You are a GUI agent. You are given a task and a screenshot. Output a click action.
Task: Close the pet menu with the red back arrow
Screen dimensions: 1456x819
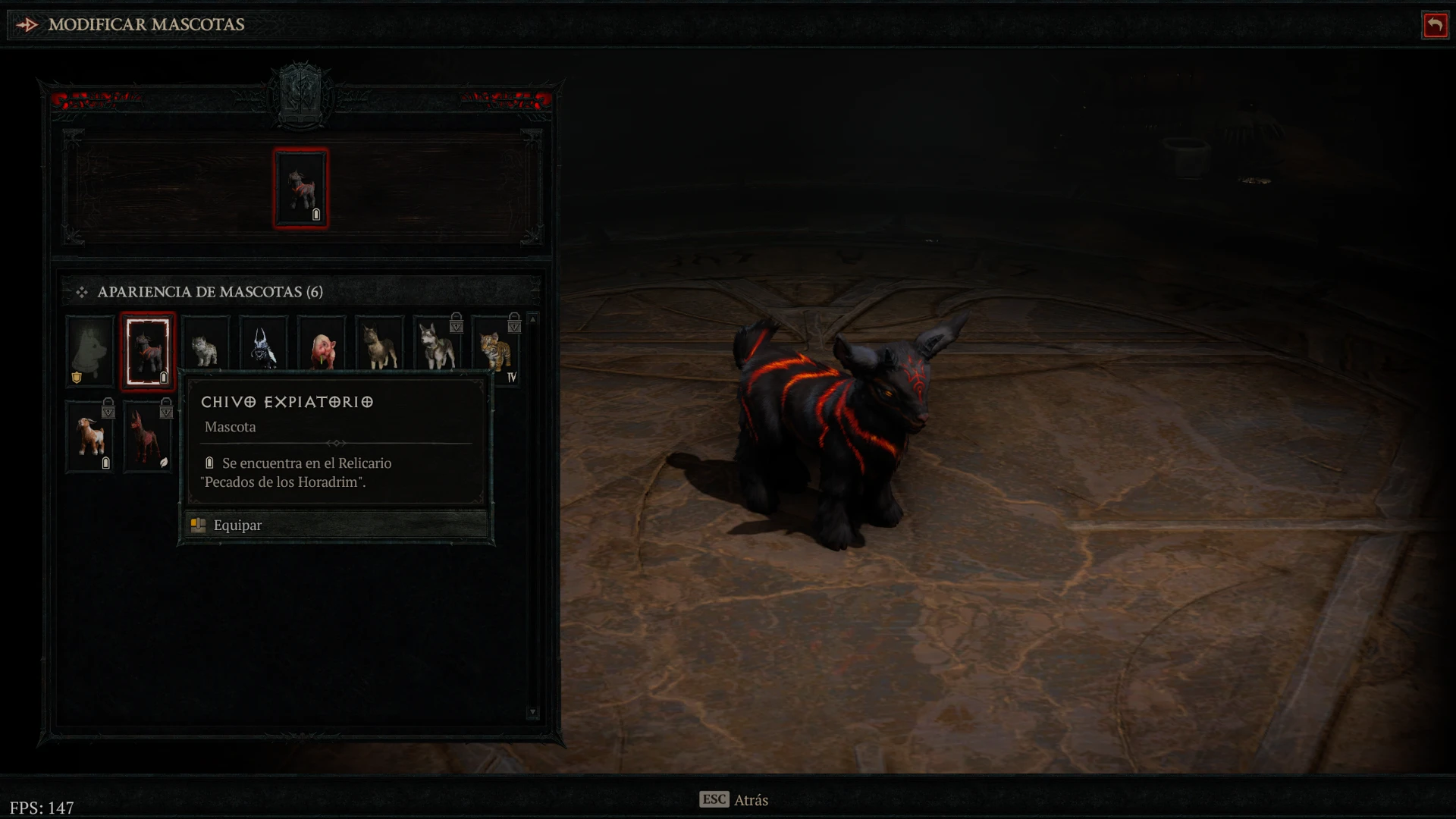(1435, 25)
